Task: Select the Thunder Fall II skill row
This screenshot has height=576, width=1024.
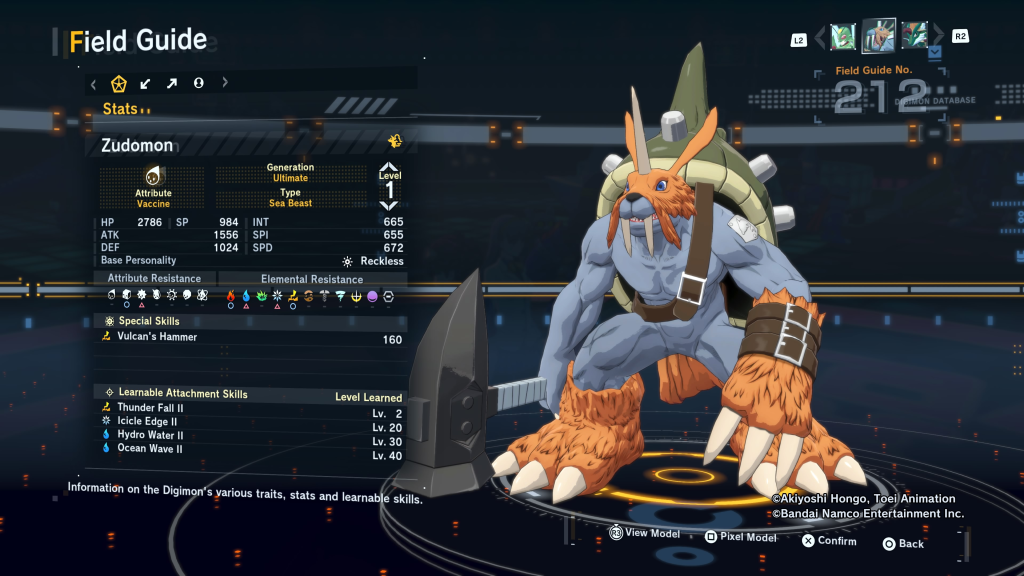Action: pyautogui.click(x=252, y=408)
